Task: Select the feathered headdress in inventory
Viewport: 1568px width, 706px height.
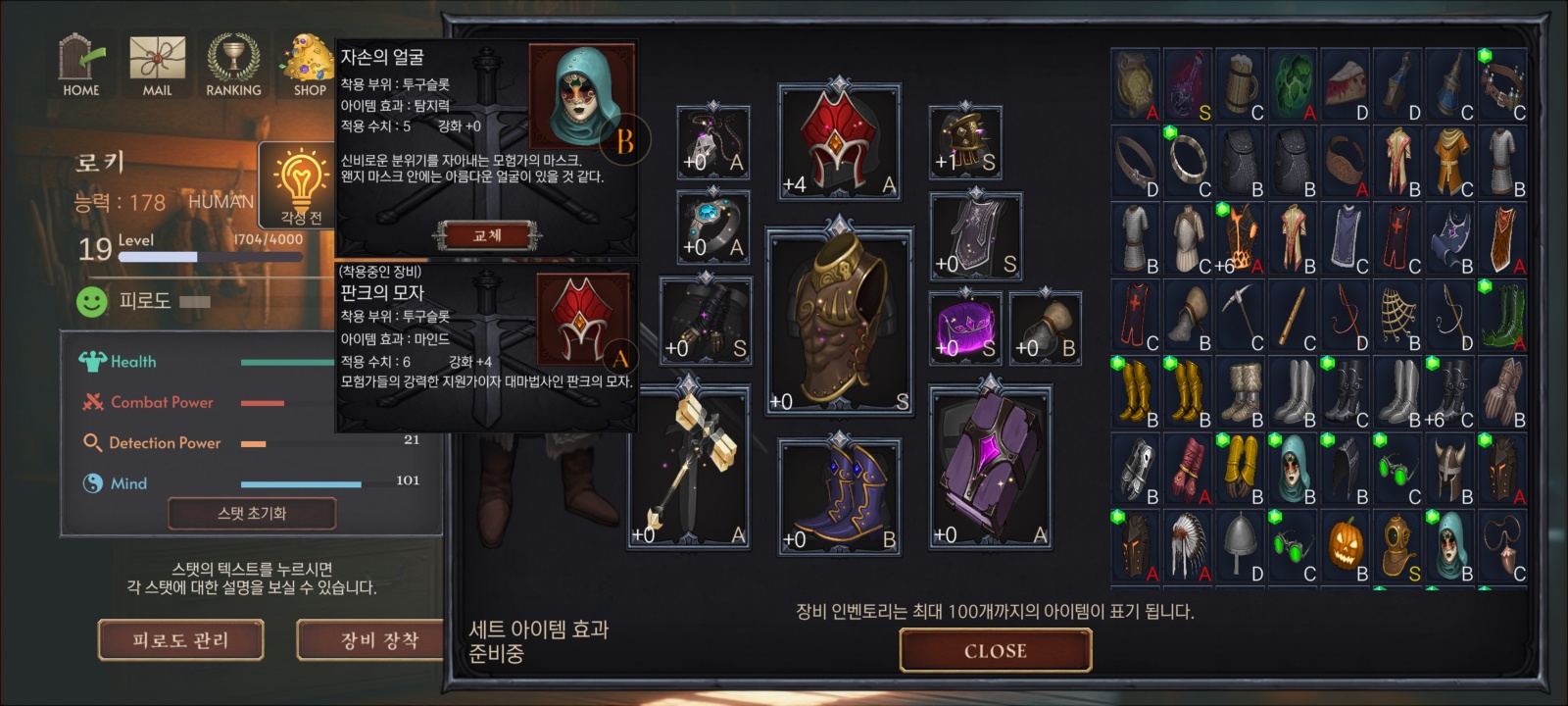Action: pos(1189,547)
